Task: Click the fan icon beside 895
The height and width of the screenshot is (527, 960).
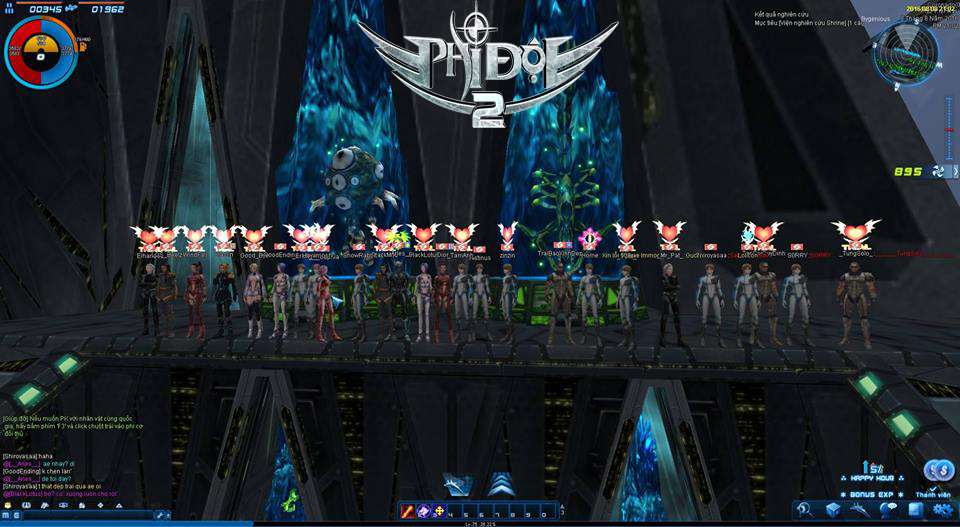Action: point(939,171)
